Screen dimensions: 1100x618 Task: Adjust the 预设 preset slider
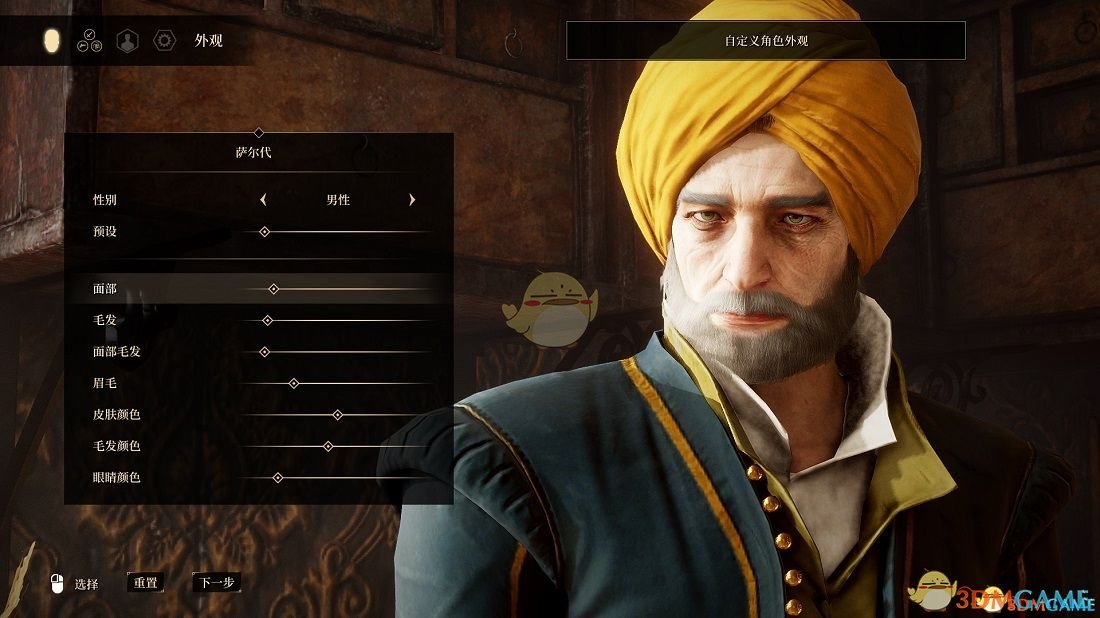click(265, 232)
